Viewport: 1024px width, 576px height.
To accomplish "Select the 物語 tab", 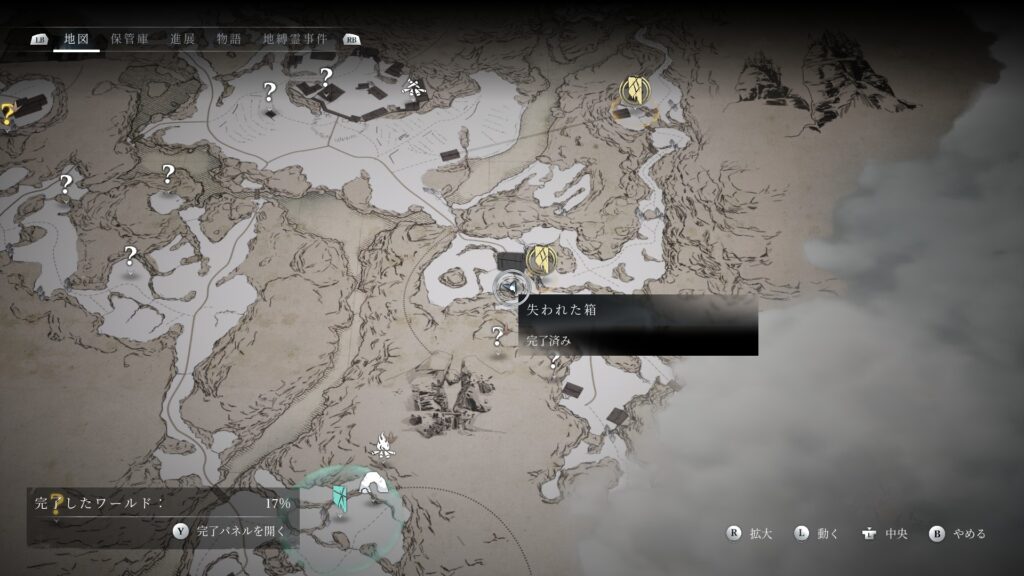I will (x=229, y=39).
